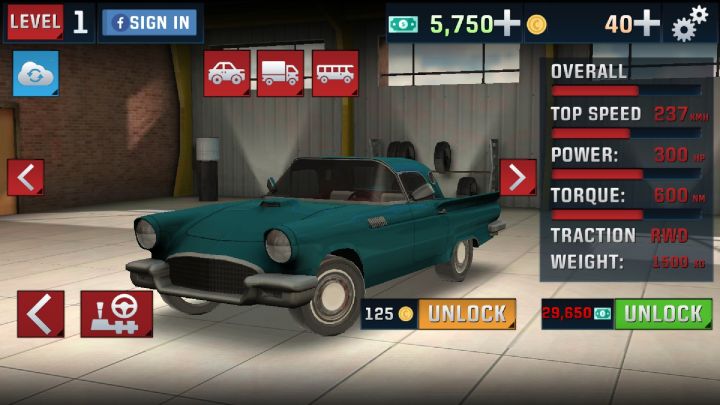Open the gear settings menu

(690, 23)
